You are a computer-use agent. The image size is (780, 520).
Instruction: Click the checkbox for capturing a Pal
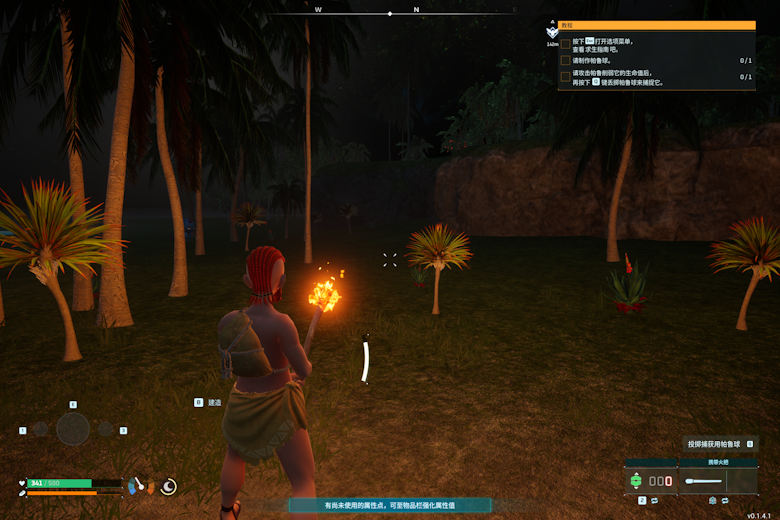(x=566, y=76)
